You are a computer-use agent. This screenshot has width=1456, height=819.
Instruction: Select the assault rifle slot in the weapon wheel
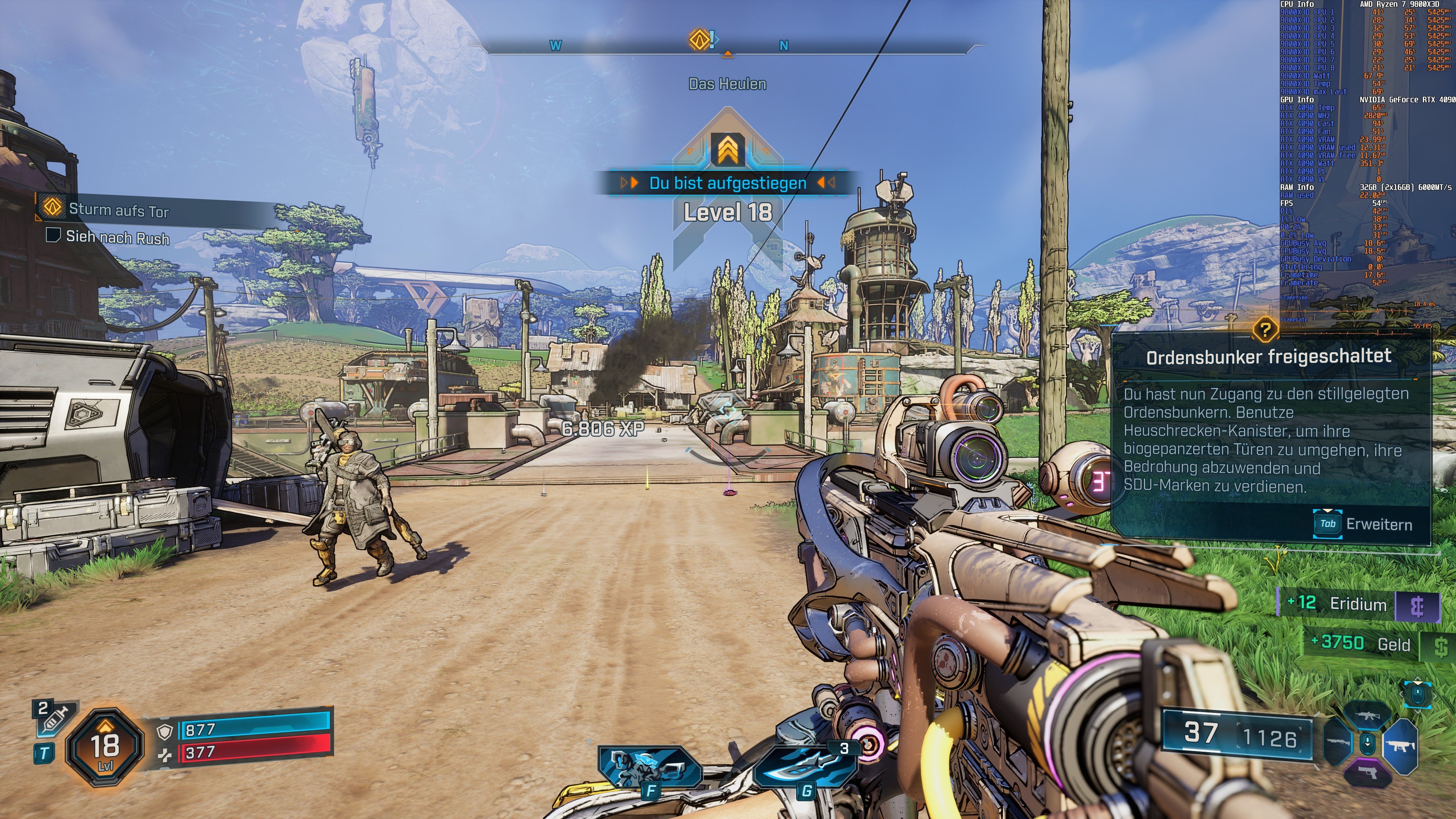1368,716
